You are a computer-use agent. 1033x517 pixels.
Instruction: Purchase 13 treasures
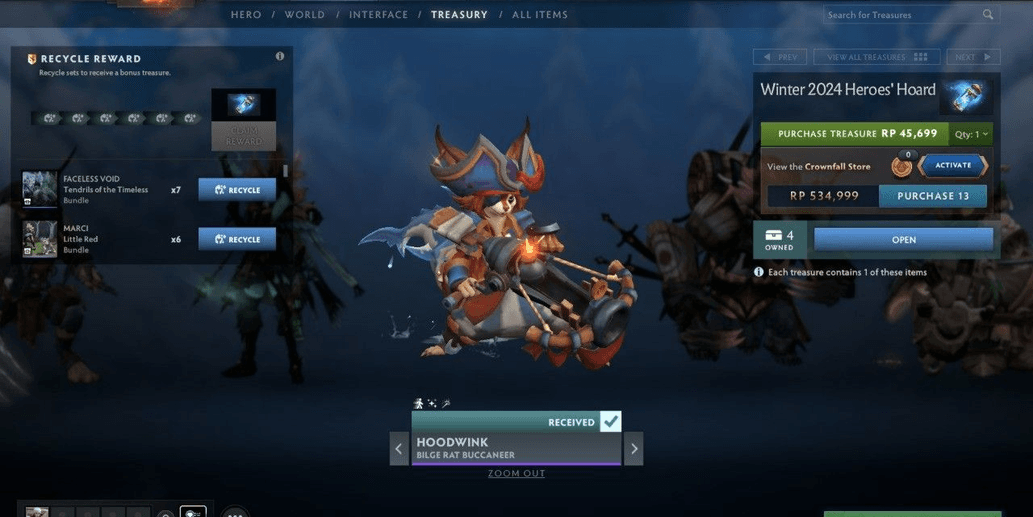(932, 196)
